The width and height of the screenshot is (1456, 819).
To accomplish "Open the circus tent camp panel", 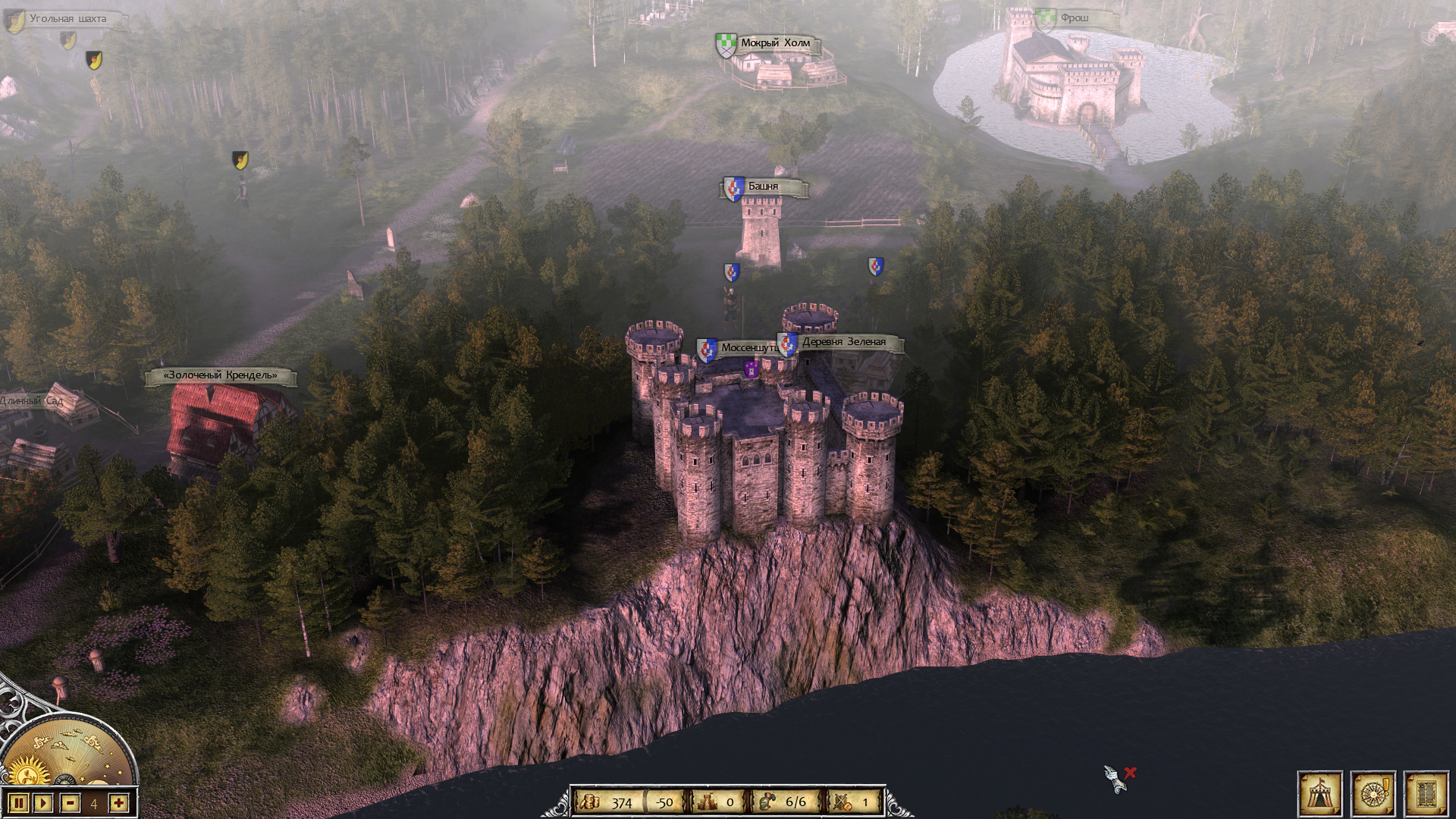I will (1319, 795).
